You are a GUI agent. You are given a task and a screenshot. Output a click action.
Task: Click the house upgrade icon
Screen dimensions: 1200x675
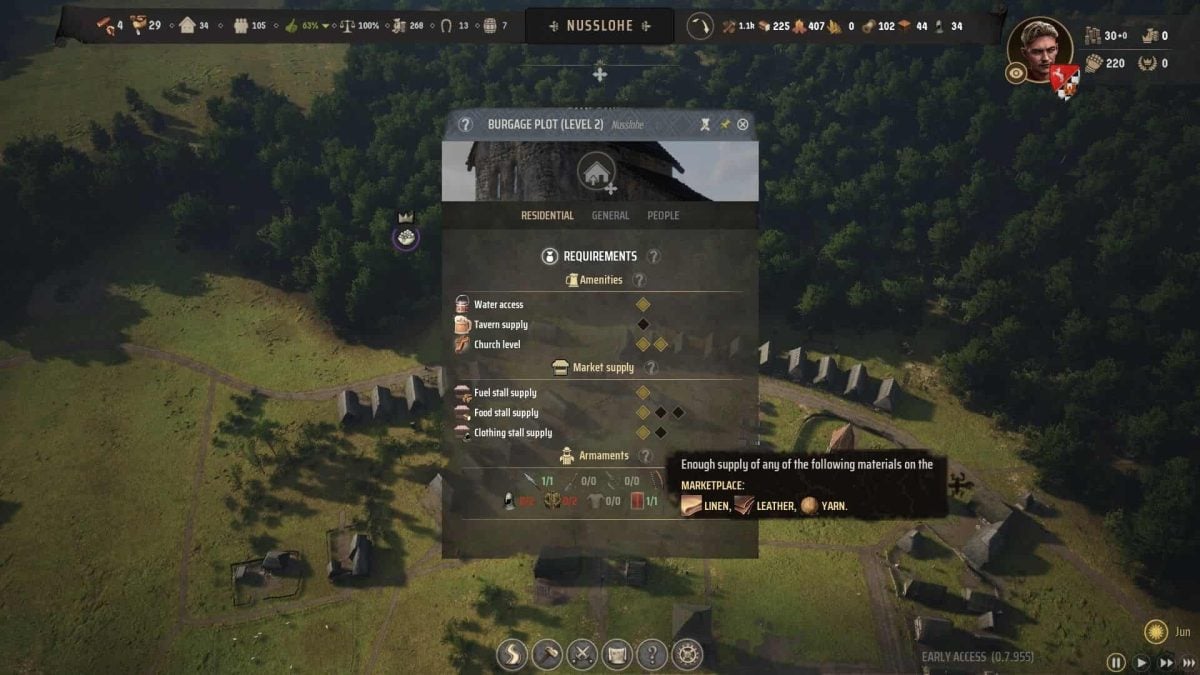tap(597, 171)
